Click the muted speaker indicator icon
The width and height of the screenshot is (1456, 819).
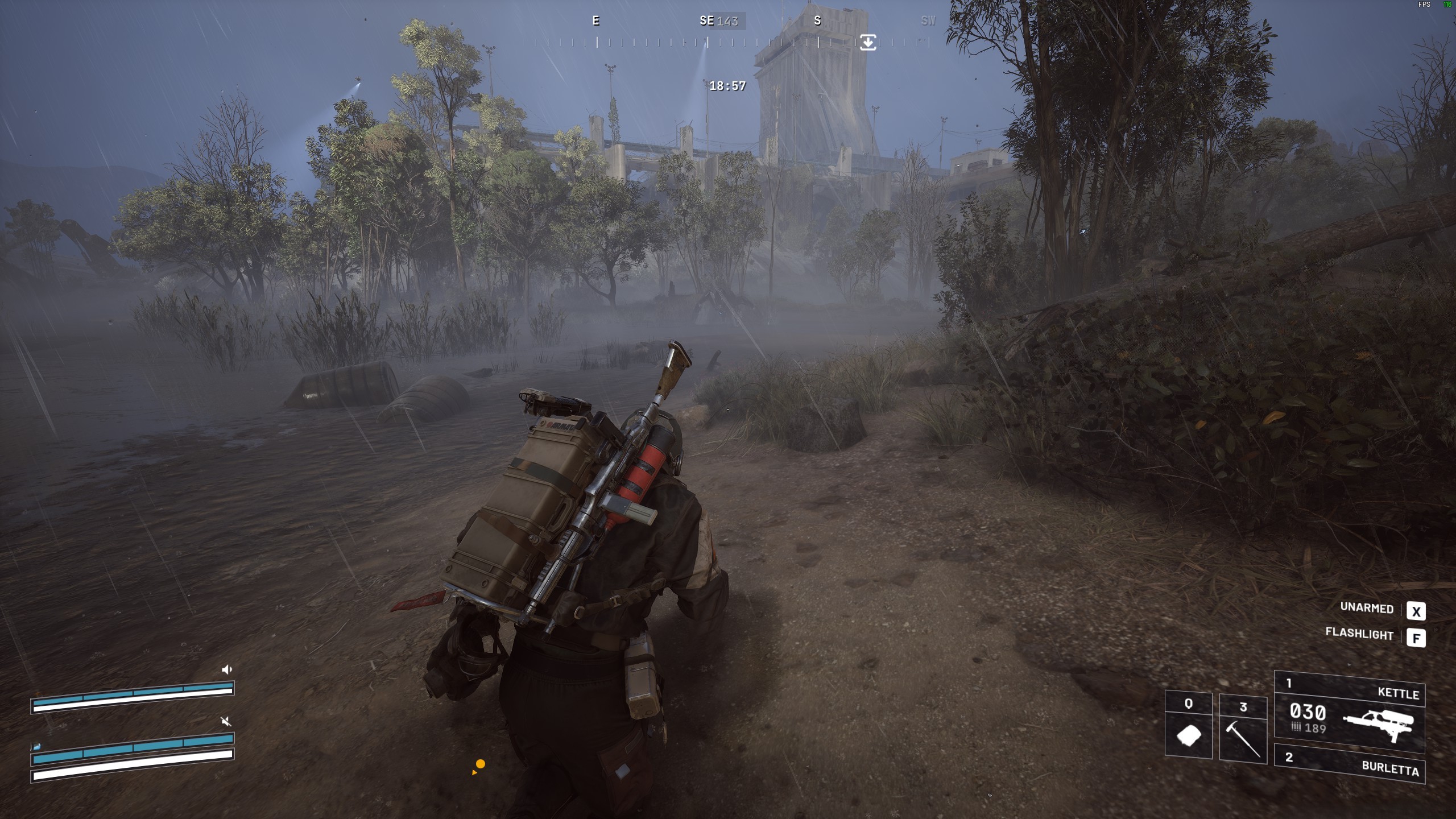[226, 722]
